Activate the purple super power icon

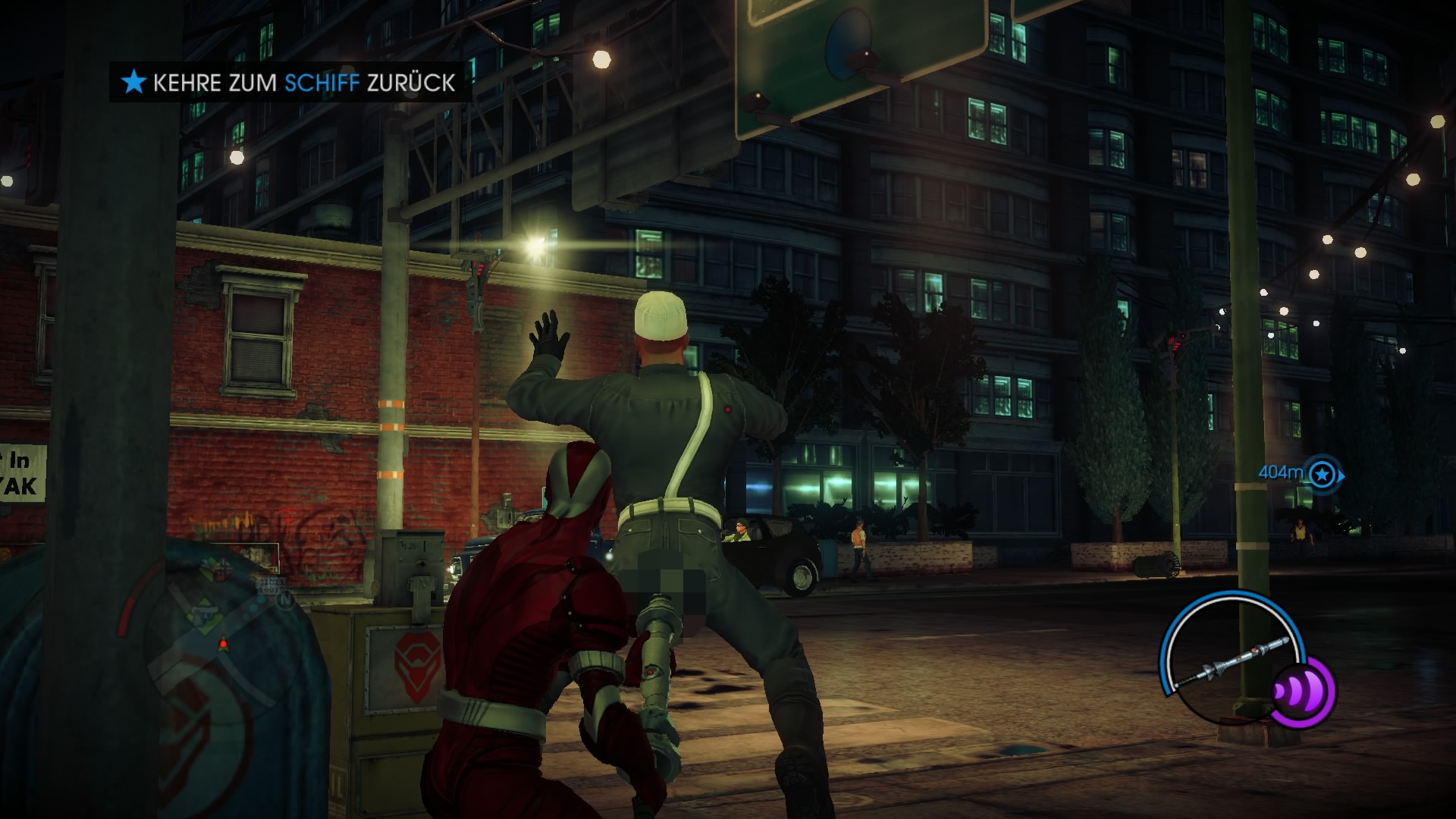point(1301,692)
